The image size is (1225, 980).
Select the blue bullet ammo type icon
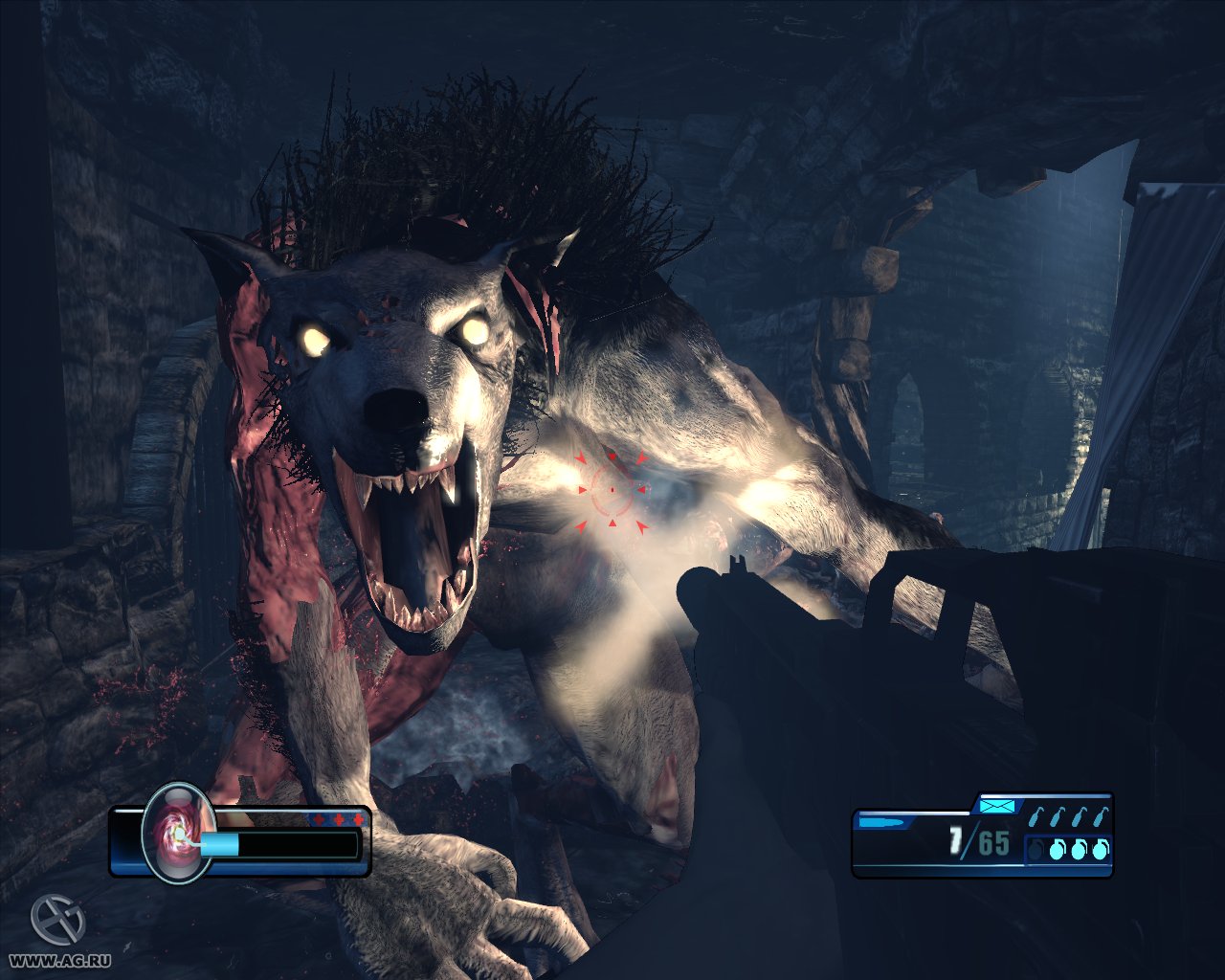879,821
